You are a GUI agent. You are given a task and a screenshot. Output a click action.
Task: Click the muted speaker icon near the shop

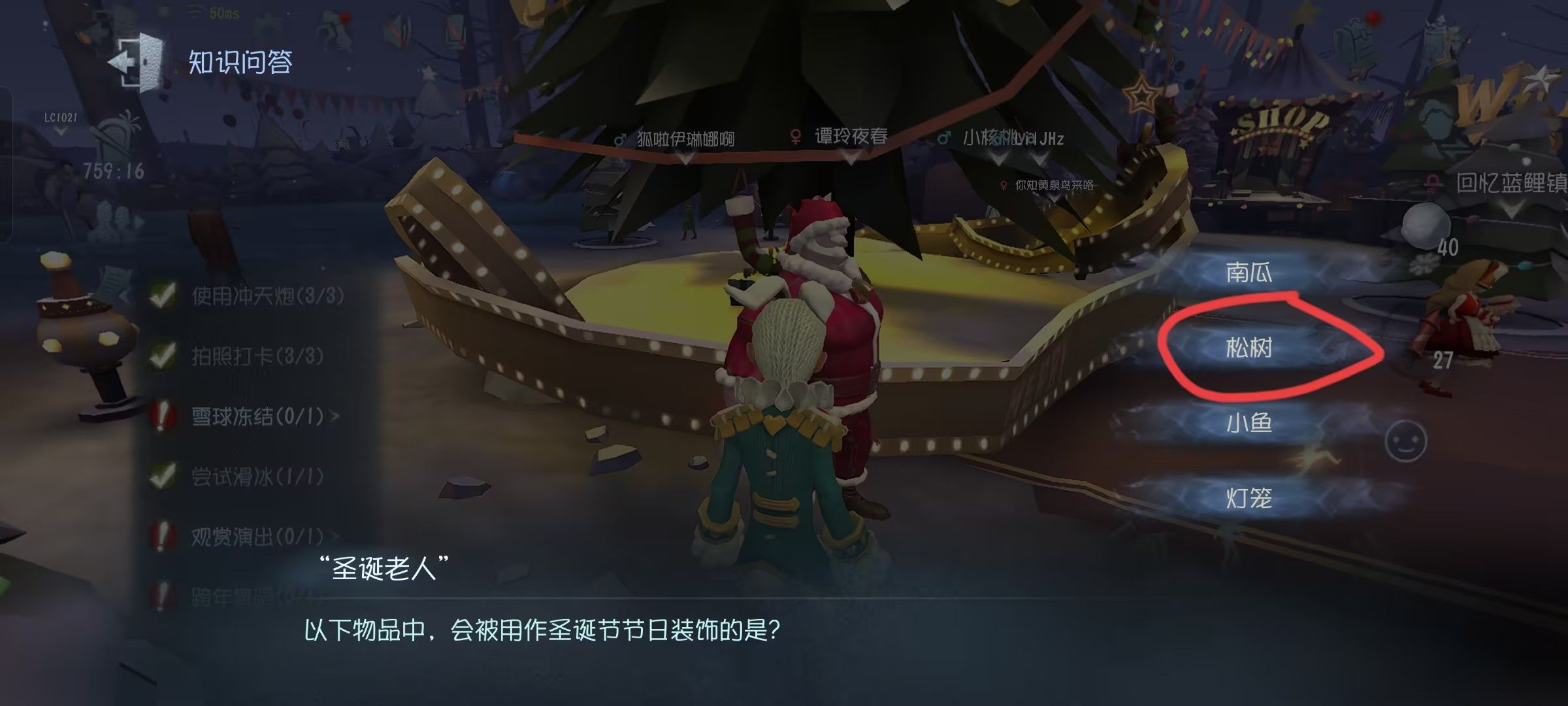pos(396,27)
